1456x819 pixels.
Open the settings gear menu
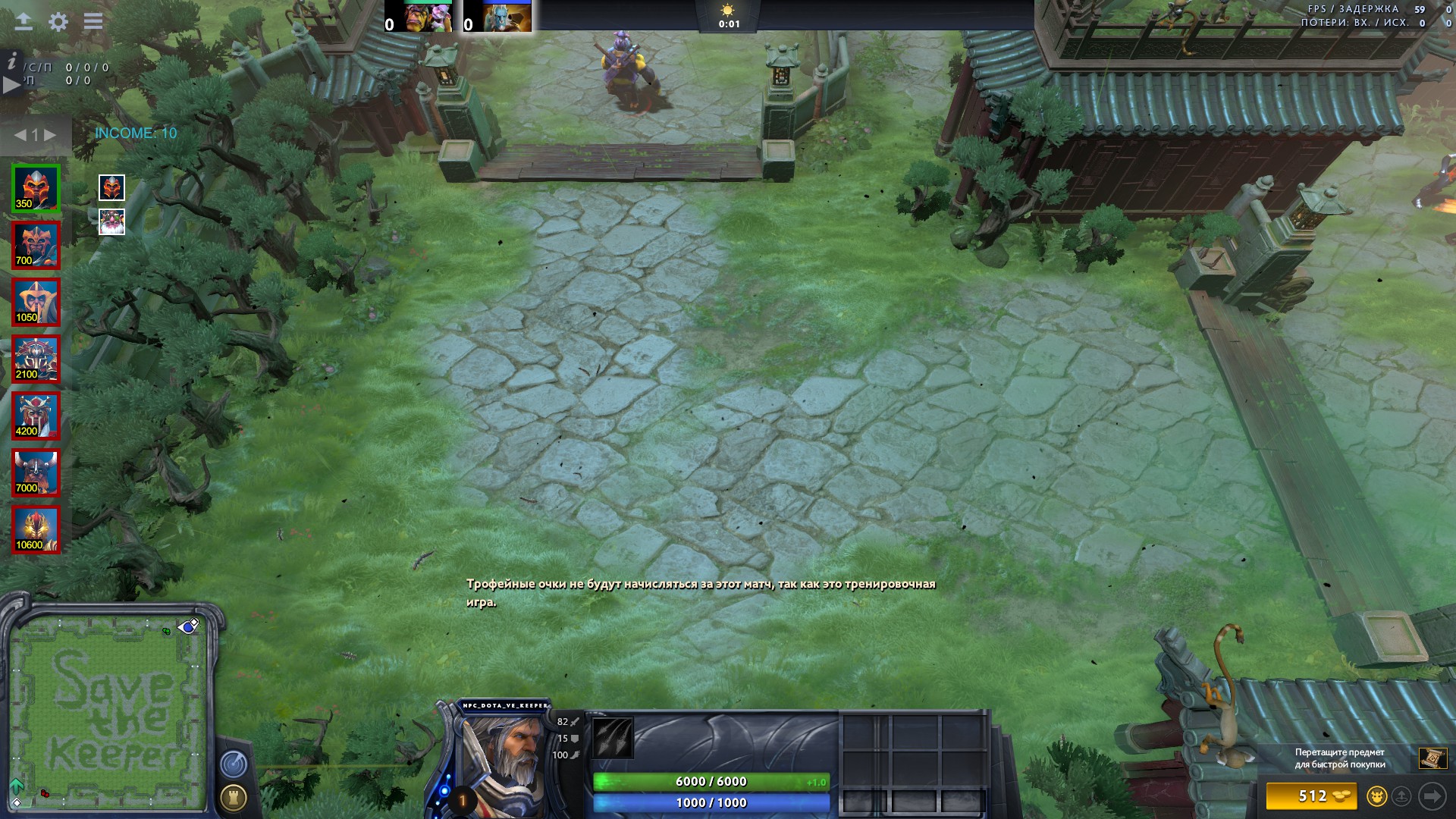58,21
